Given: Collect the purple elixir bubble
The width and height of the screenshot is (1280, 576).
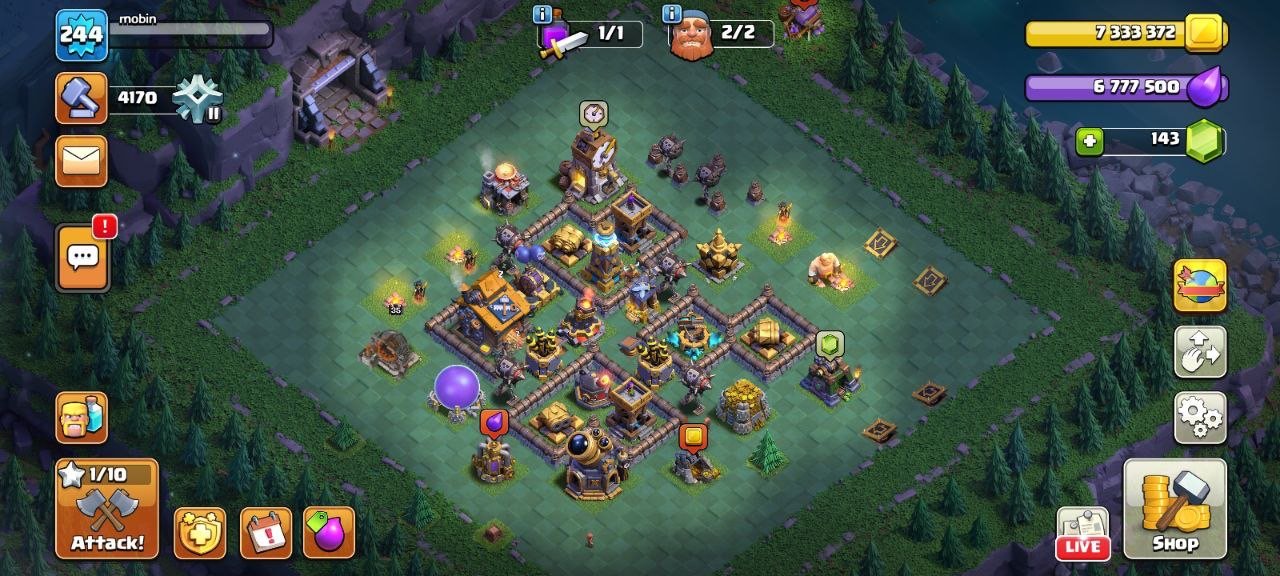Looking at the screenshot, I should [493, 422].
